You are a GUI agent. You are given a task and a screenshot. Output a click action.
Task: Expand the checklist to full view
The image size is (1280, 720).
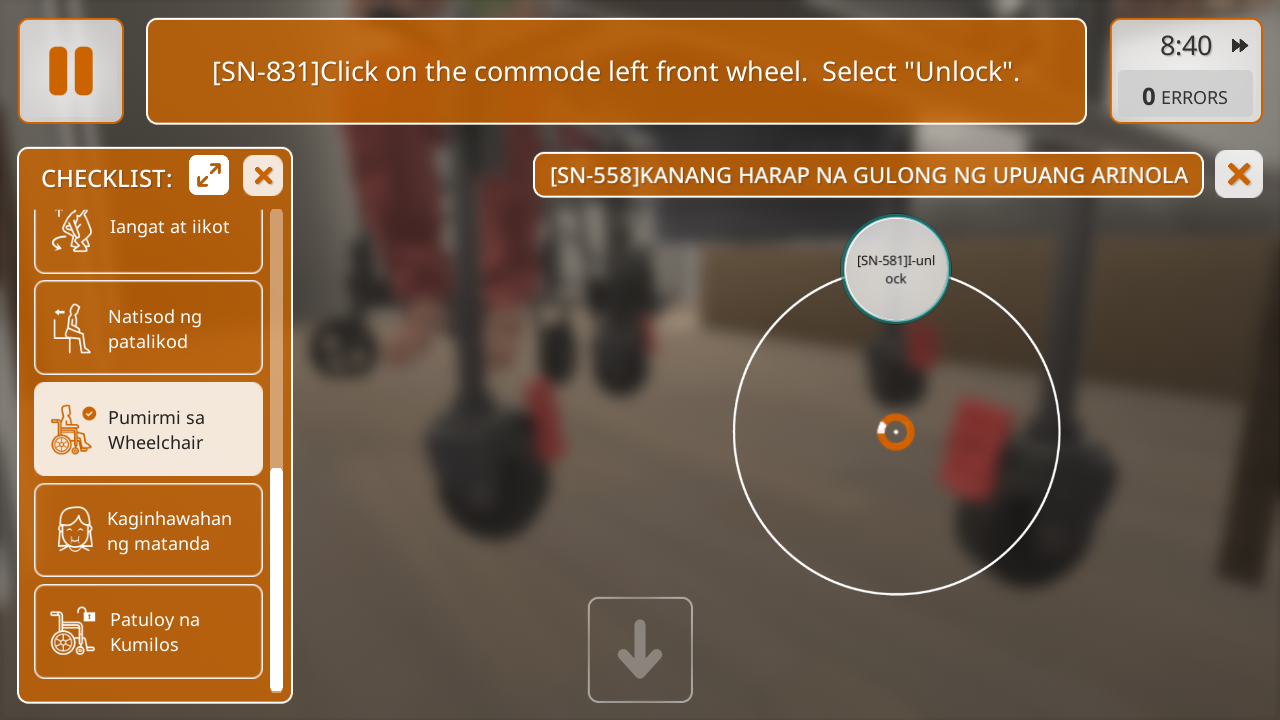click(x=209, y=176)
